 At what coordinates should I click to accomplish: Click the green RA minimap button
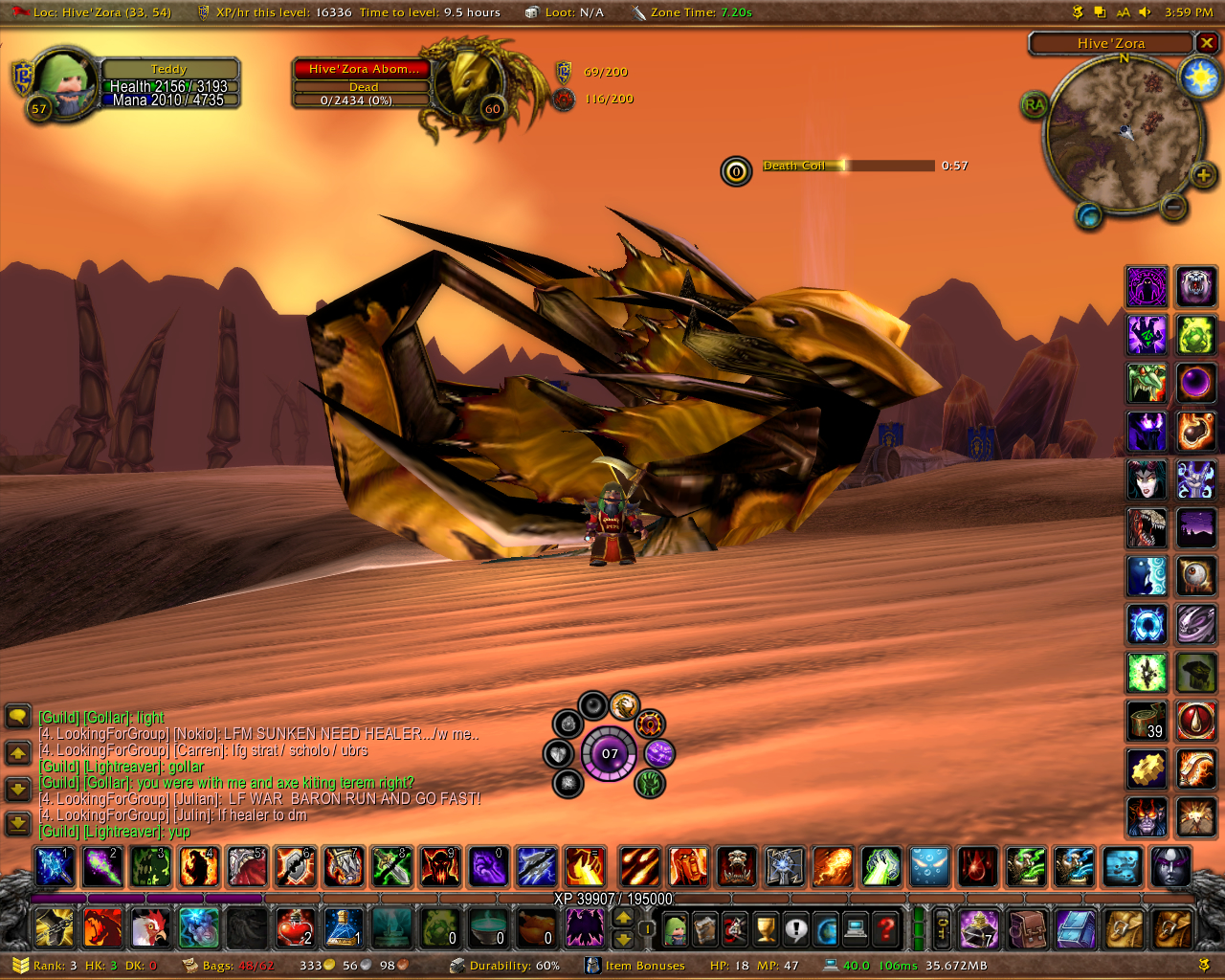click(x=1035, y=104)
